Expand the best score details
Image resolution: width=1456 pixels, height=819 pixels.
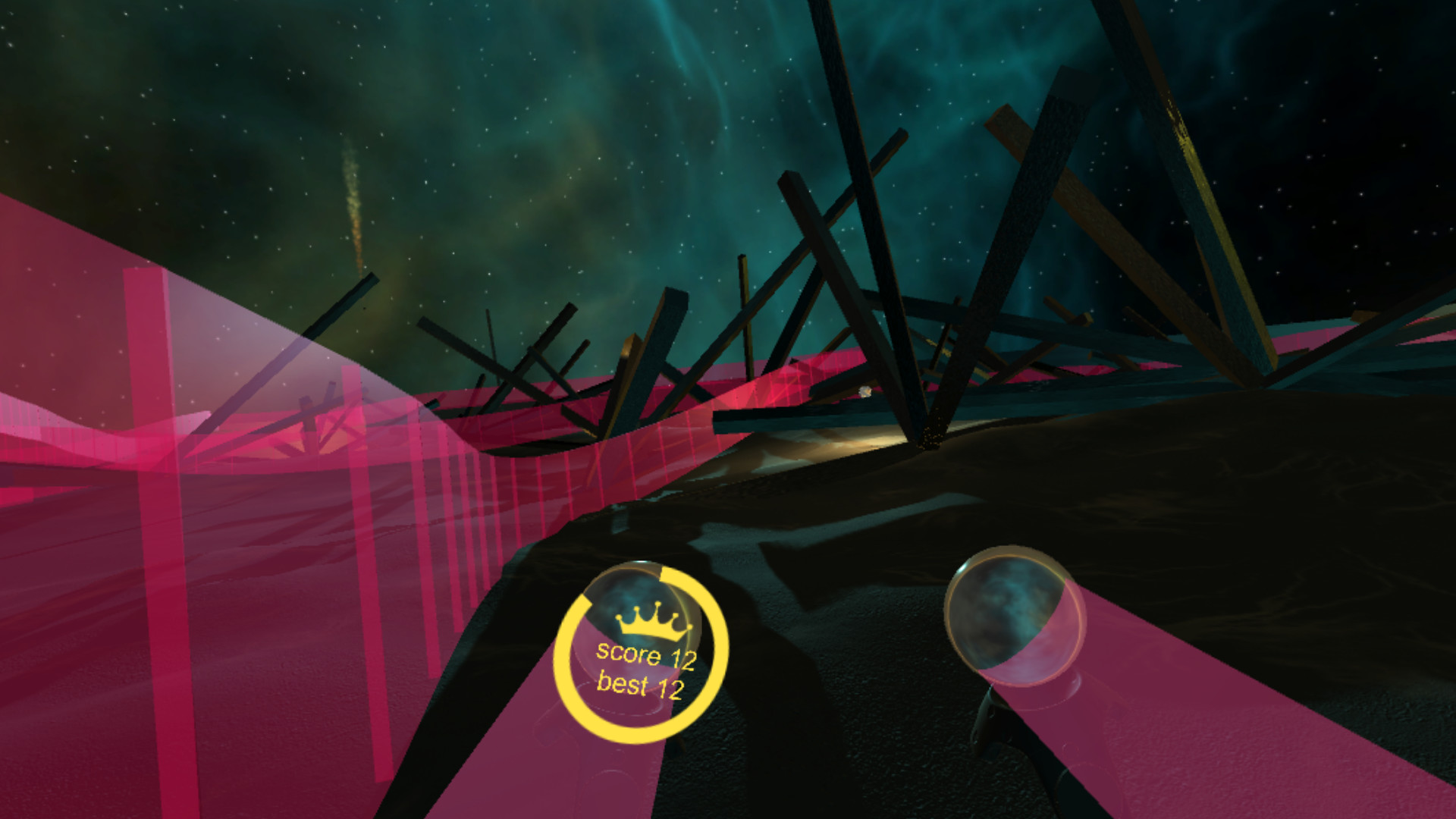[x=641, y=685]
